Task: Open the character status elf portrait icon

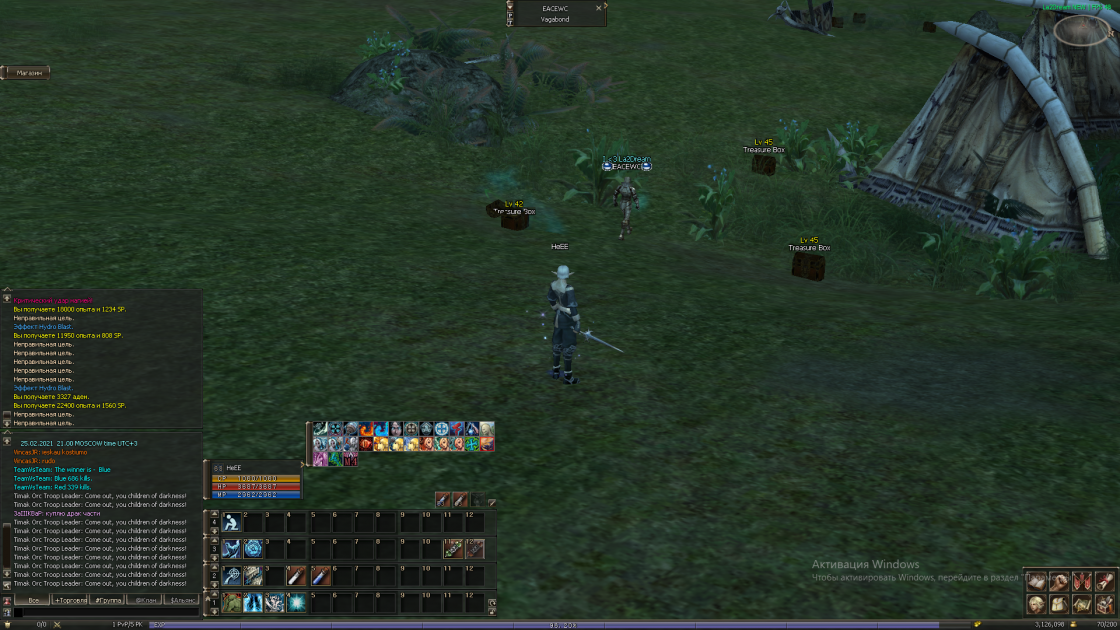Action: (1036, 604)
